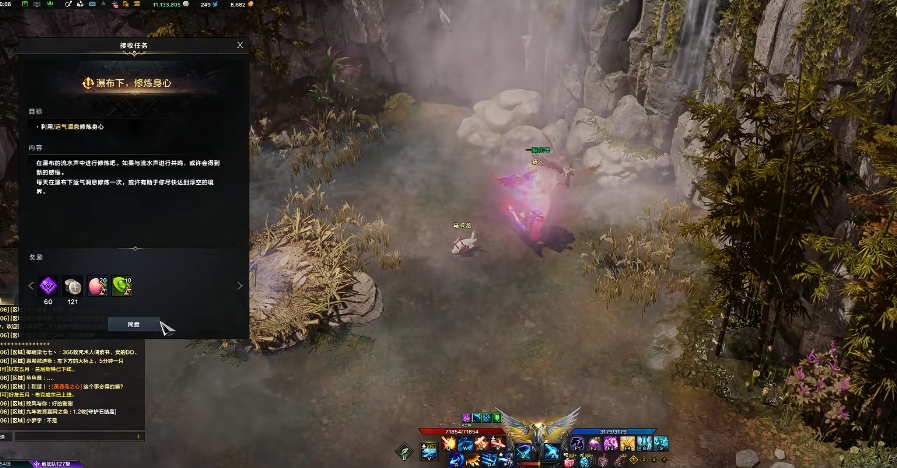Use the red health potion slot
The height and width of the screenshot is (468, 897).
point(569,461)
